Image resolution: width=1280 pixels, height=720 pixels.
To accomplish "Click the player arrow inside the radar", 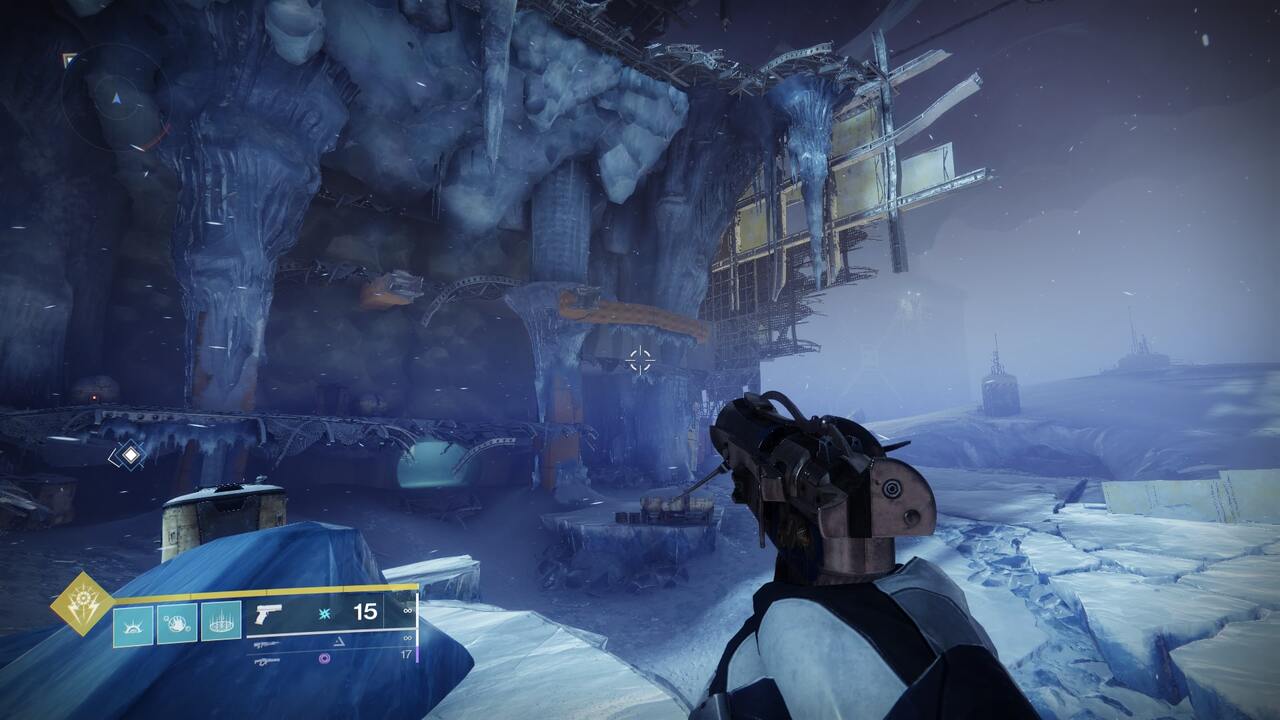I will click(118, 100).
